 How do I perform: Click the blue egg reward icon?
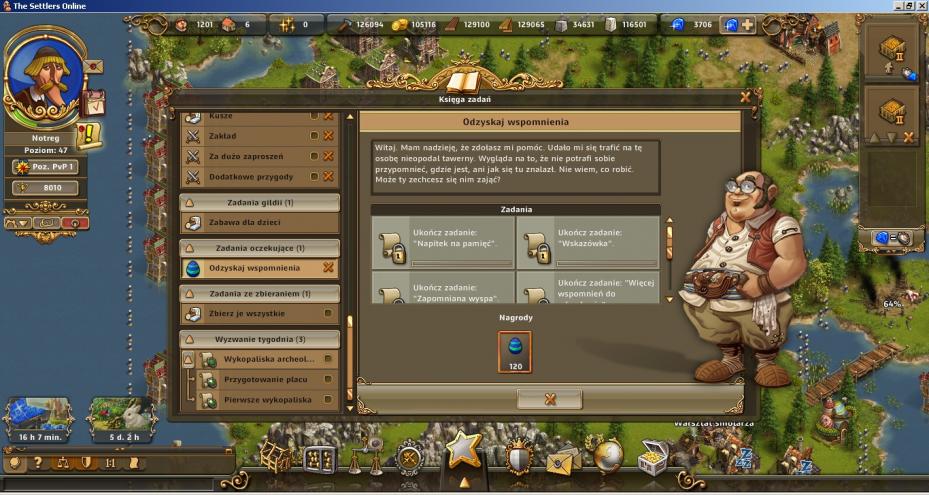(x=515, y=351)
